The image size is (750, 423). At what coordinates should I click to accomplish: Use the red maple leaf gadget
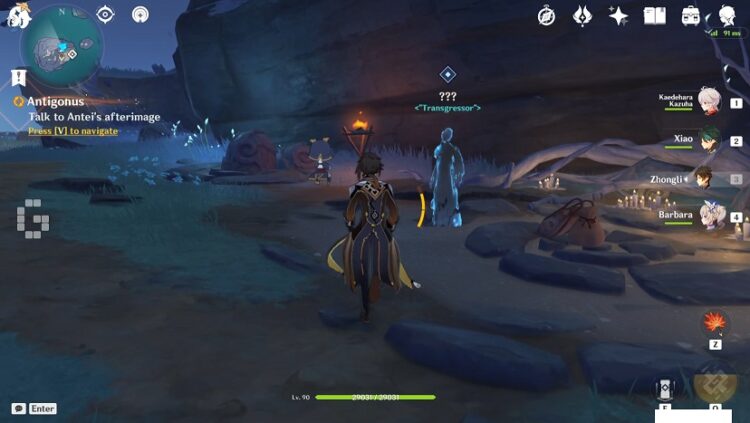click(x=715, y=322)
